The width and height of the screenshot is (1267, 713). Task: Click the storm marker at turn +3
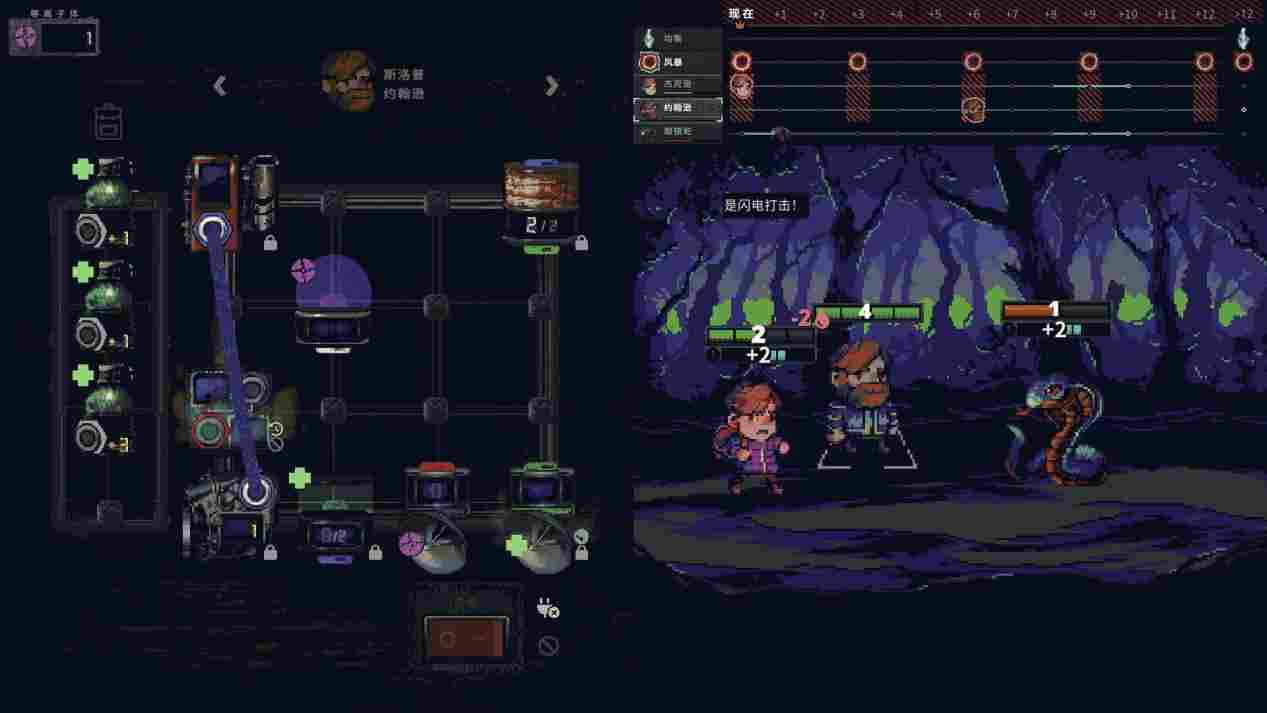[857, 62]
